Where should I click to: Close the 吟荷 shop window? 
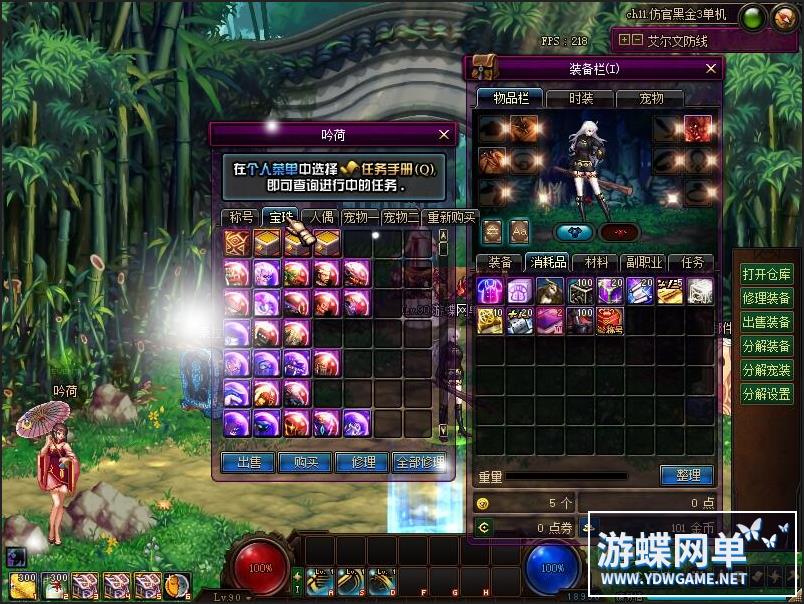click(x=444, y=134)
